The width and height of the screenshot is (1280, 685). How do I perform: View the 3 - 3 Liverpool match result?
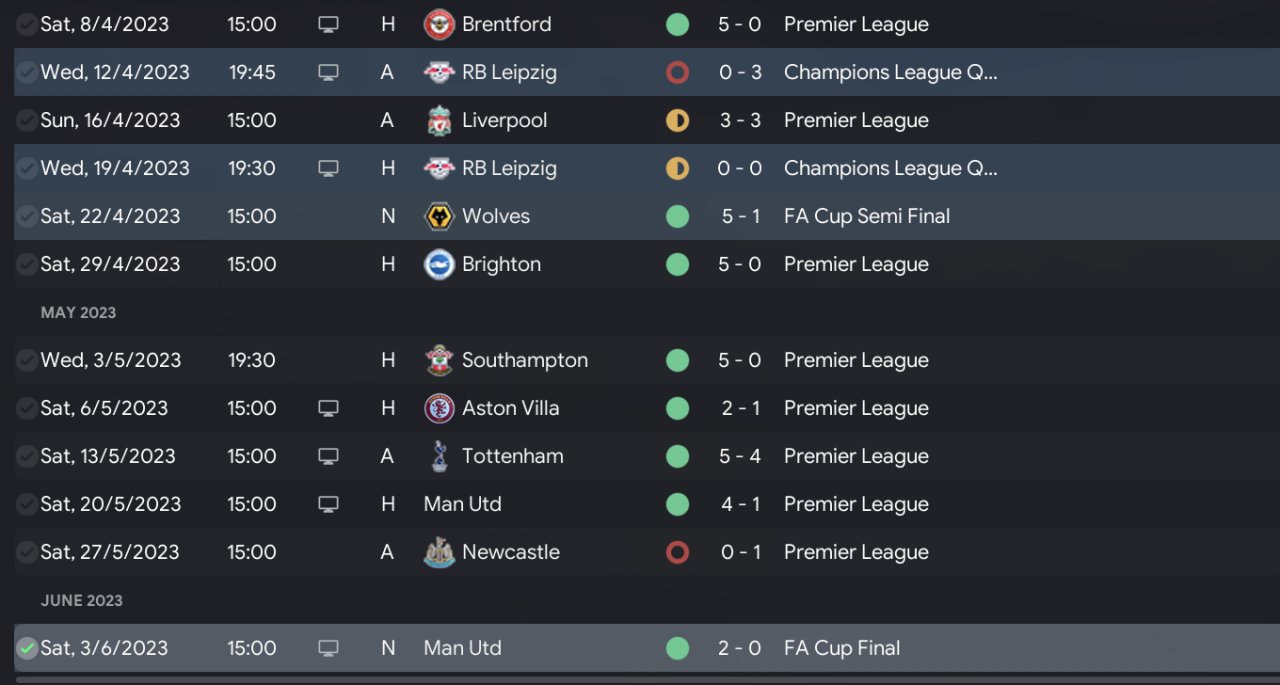(740, 120)
